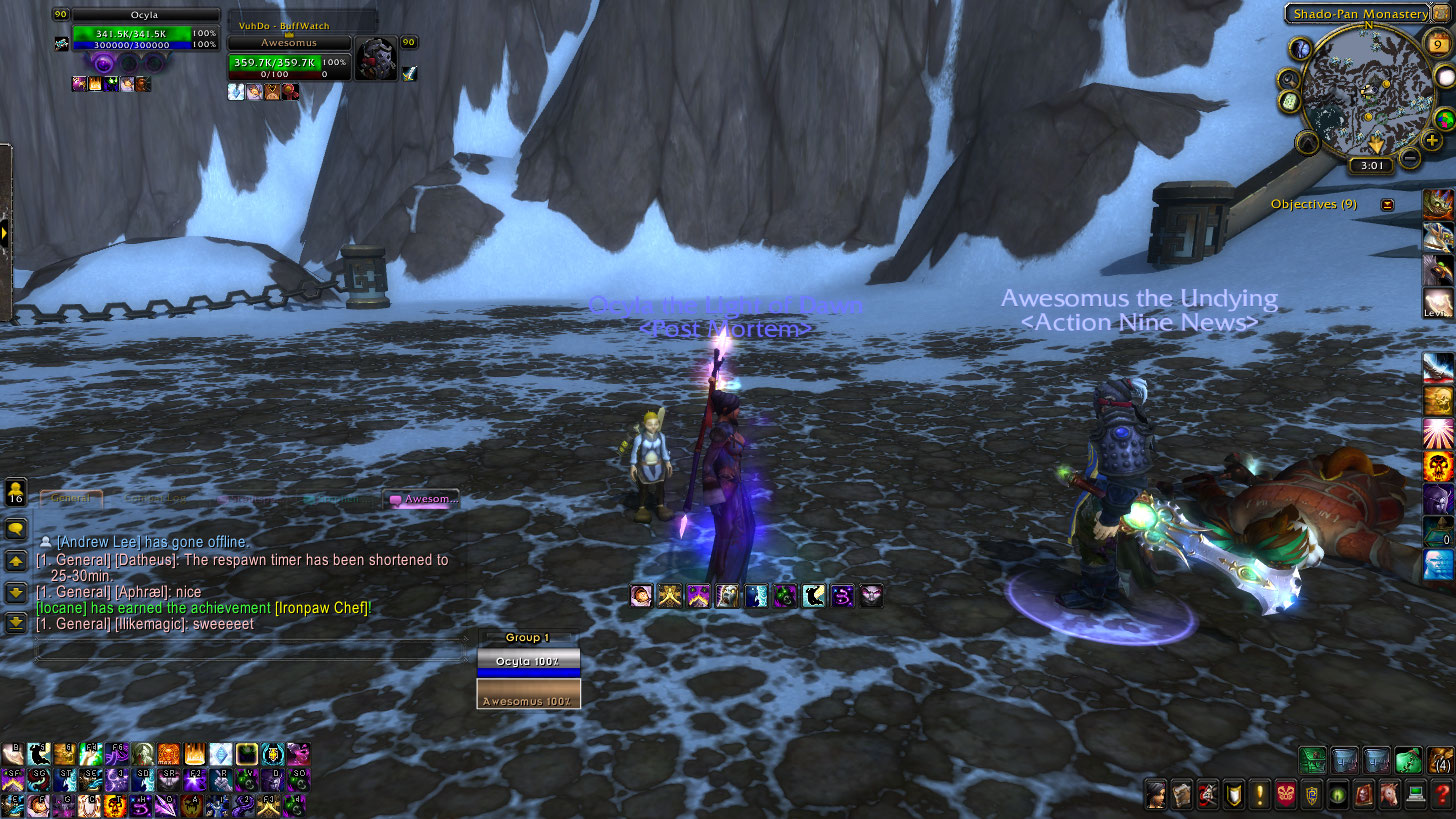1456x819 pixels.
Task: Open the backpack bag with (4) count
Action: 1441,761
